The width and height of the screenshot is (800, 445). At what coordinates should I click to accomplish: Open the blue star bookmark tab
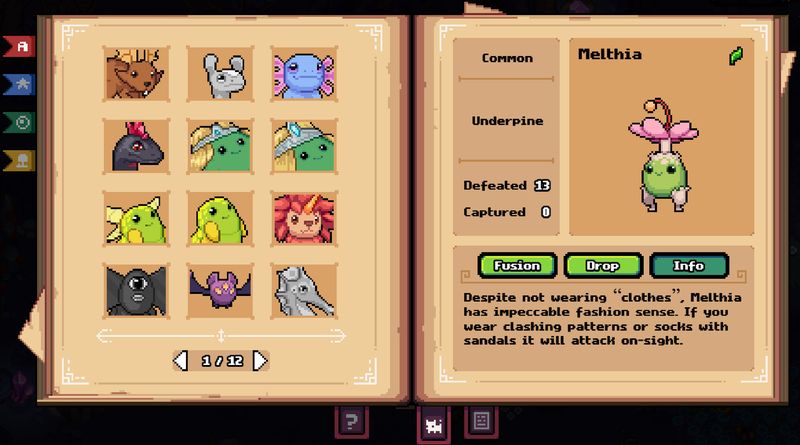pos(19,84)
